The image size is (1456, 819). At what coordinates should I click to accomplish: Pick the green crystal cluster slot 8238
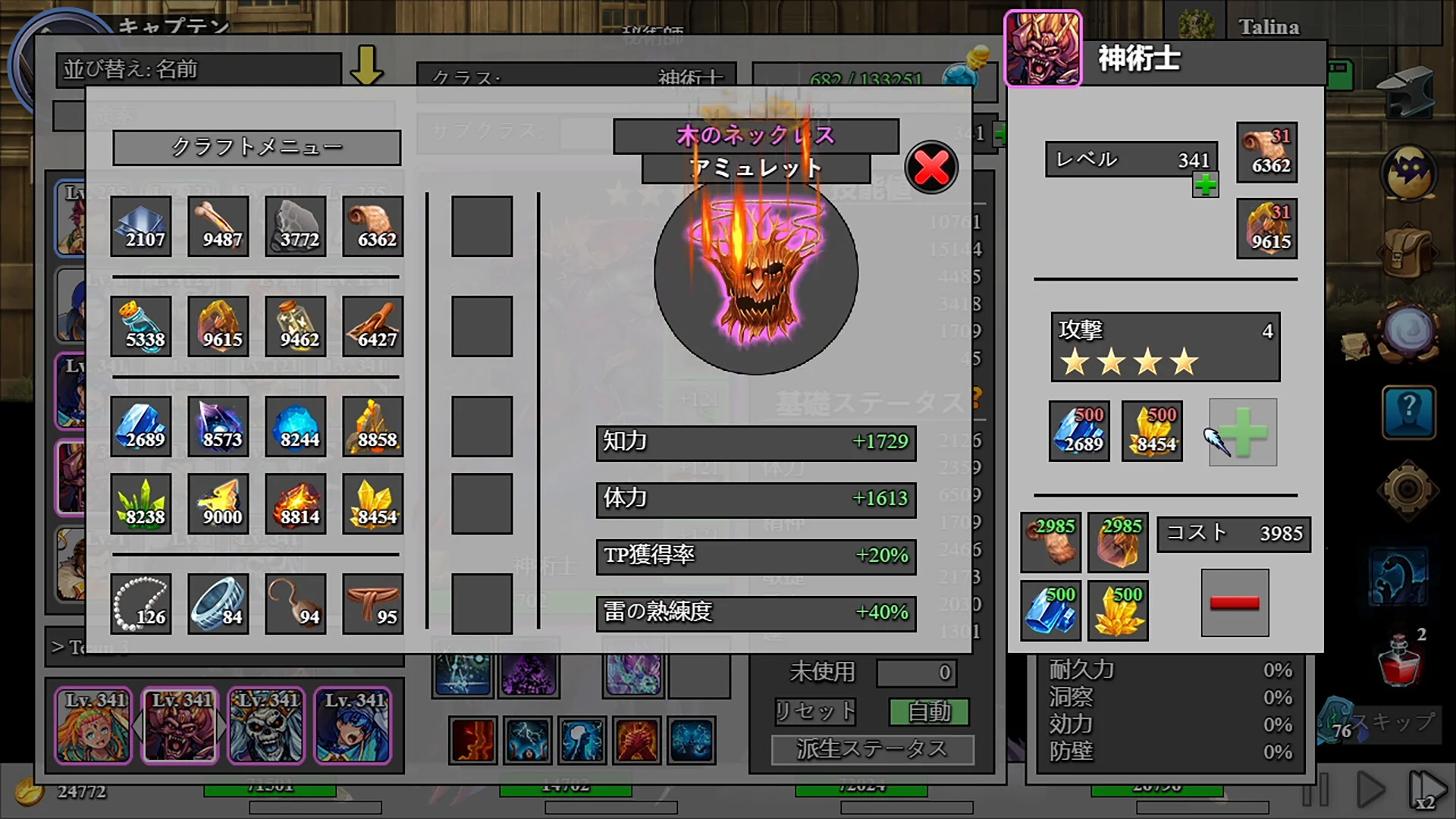click(141, 504)
